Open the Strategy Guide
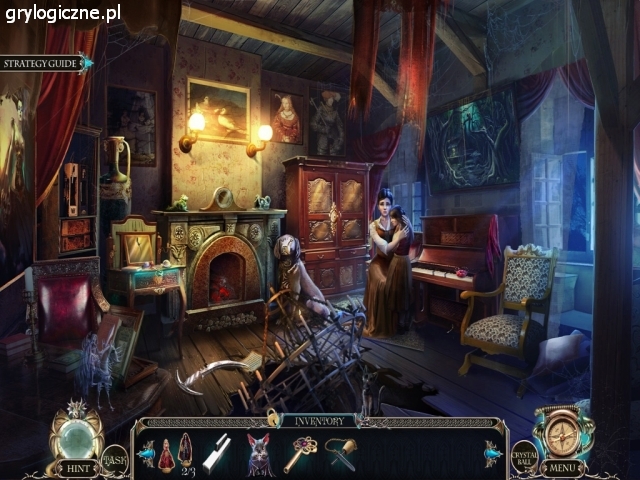 click(x=42, y=63)
